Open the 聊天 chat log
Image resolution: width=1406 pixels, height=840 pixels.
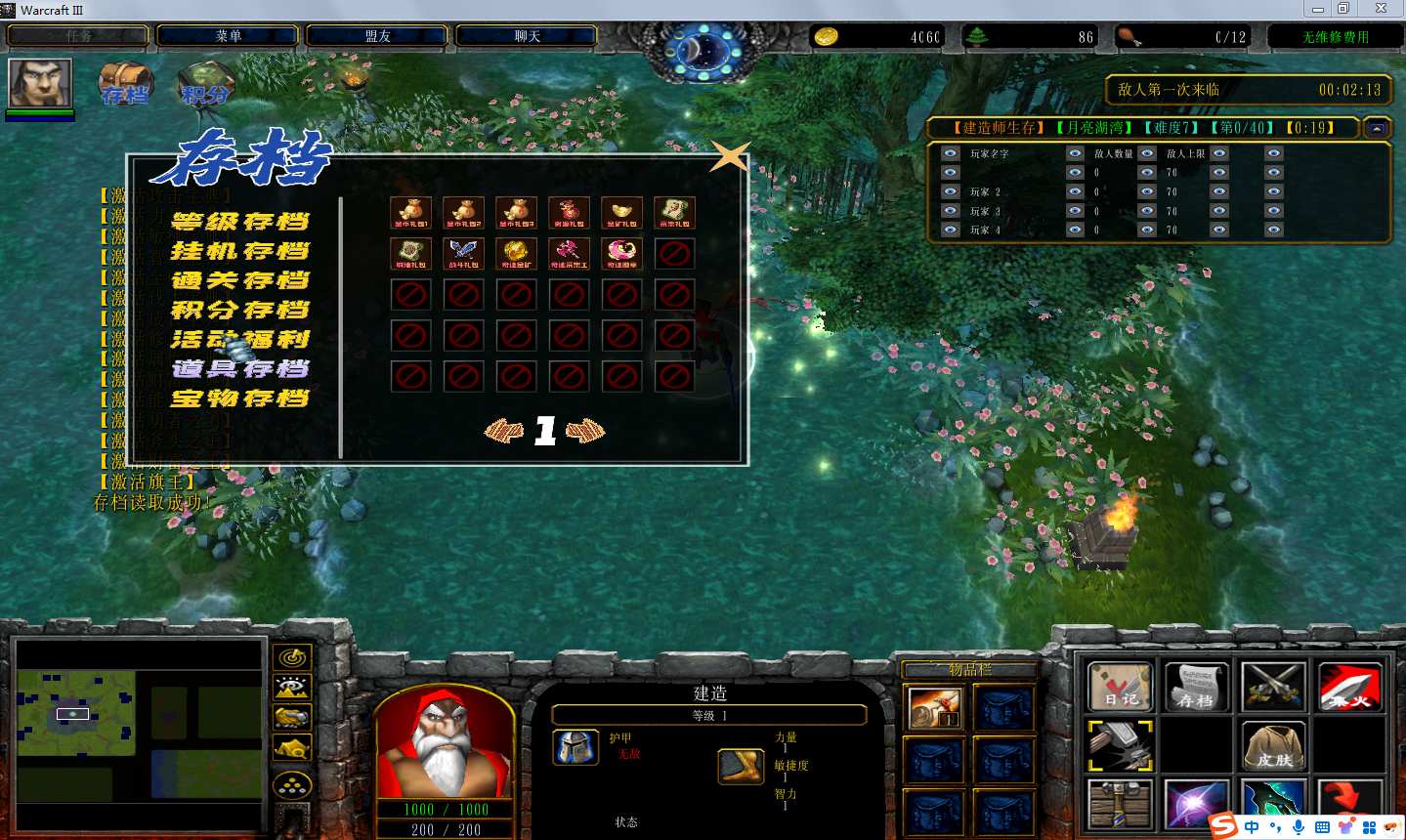point(527,36)
